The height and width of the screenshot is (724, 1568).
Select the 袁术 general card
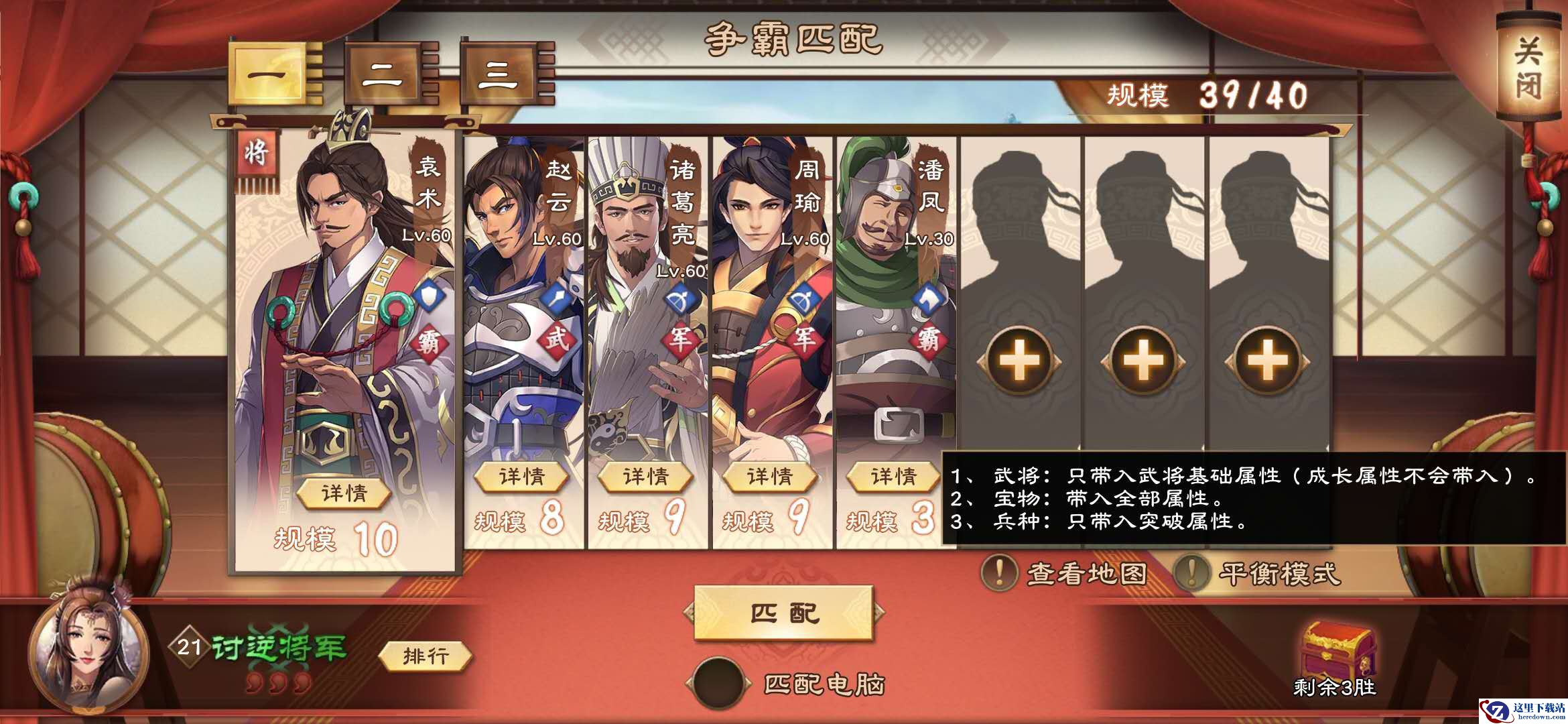pyautogui.click(x=344, y=322)
